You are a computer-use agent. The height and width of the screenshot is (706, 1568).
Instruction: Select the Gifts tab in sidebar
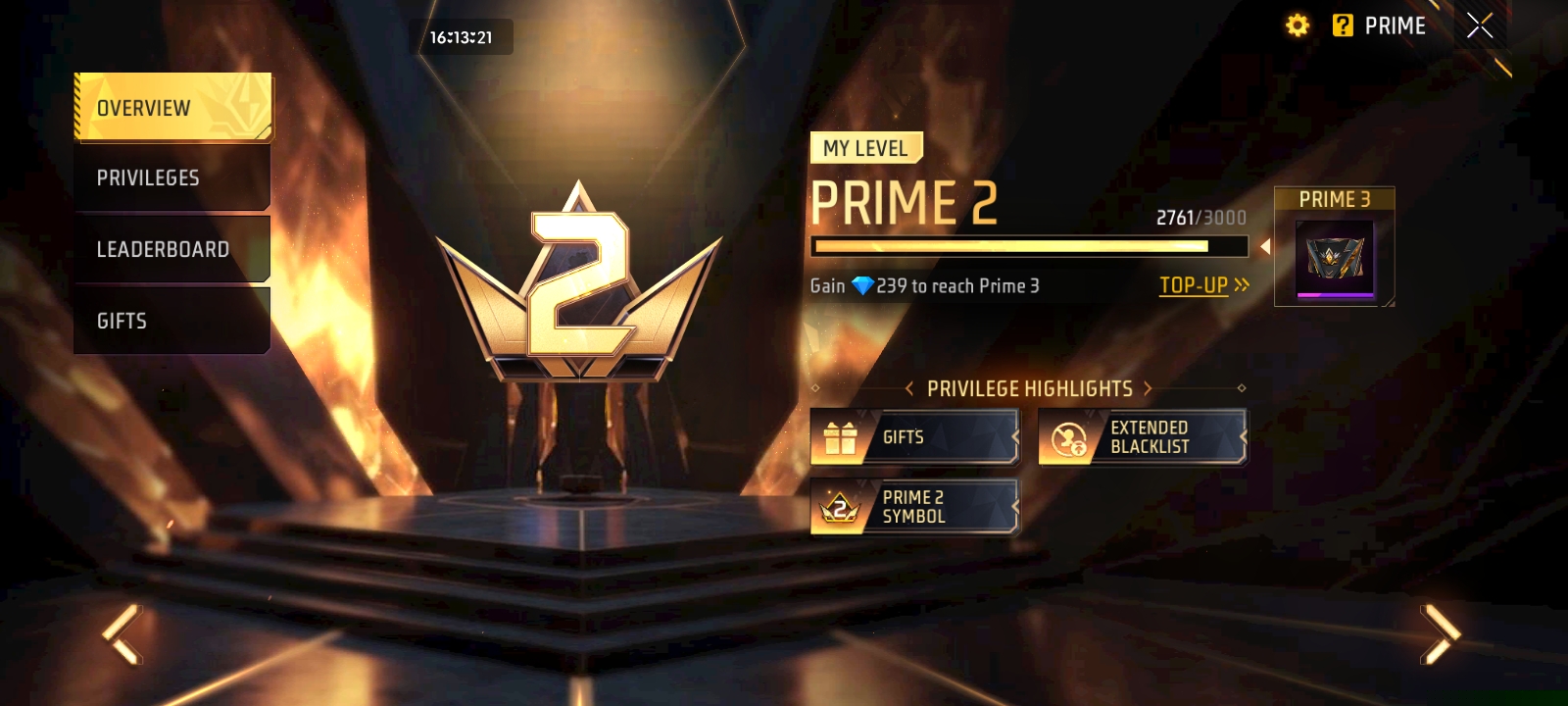(172, 321)
